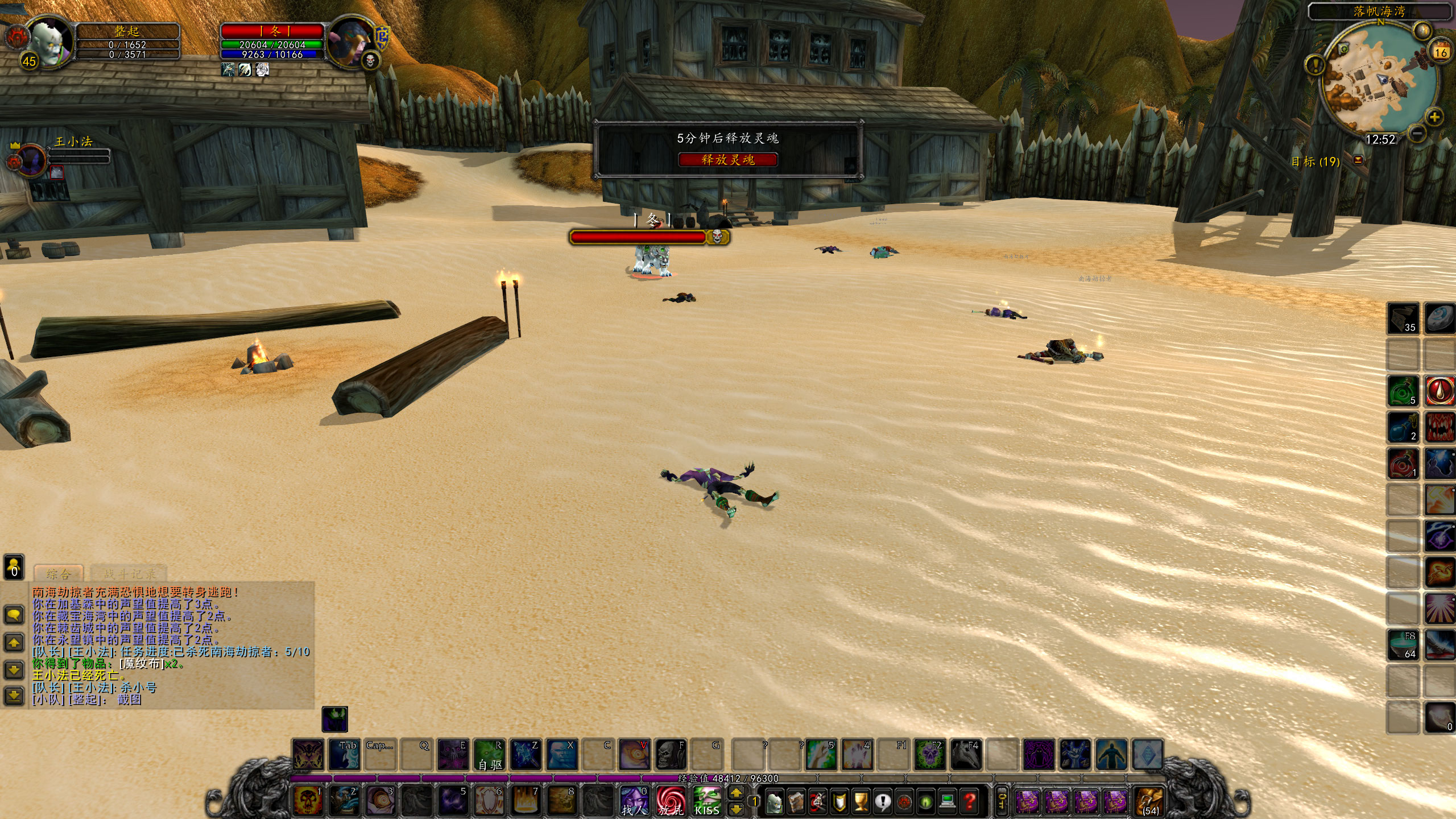Image resolution: width=1456 pixels, height=819 pixels.
Task: Toggle the minimap tracking exclamation indicator
Action: pyautogui.click(x=1316, y=65)
